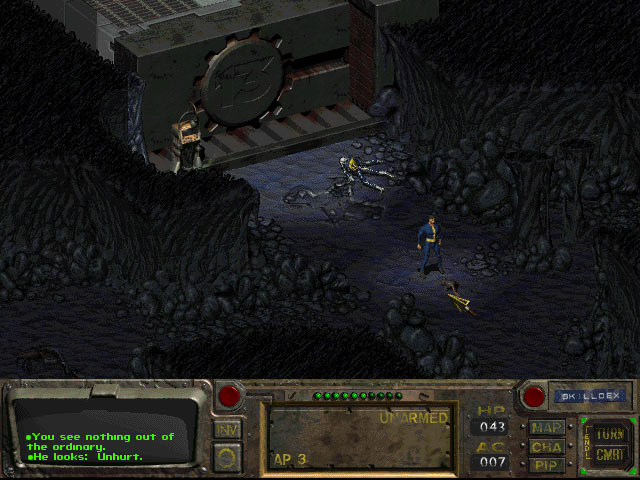Open options with the round O button
Viewport: 640px width, 480px height.
[227, 458]
